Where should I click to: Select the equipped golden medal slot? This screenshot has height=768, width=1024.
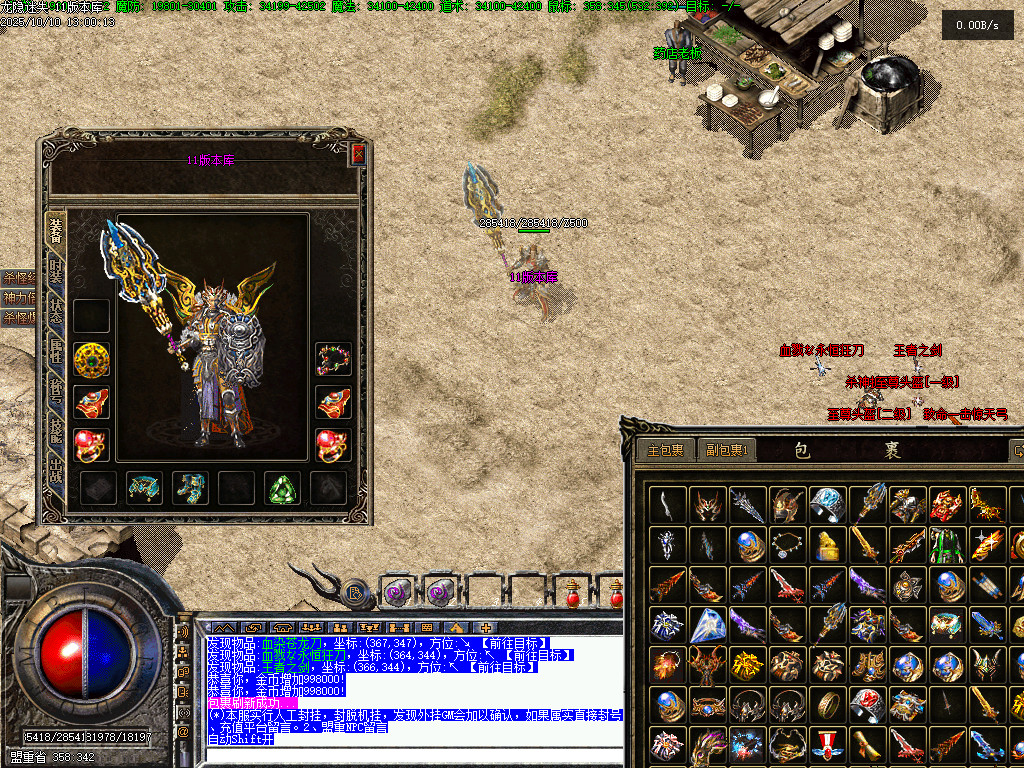pyautogui.click(x=92, y=360)
